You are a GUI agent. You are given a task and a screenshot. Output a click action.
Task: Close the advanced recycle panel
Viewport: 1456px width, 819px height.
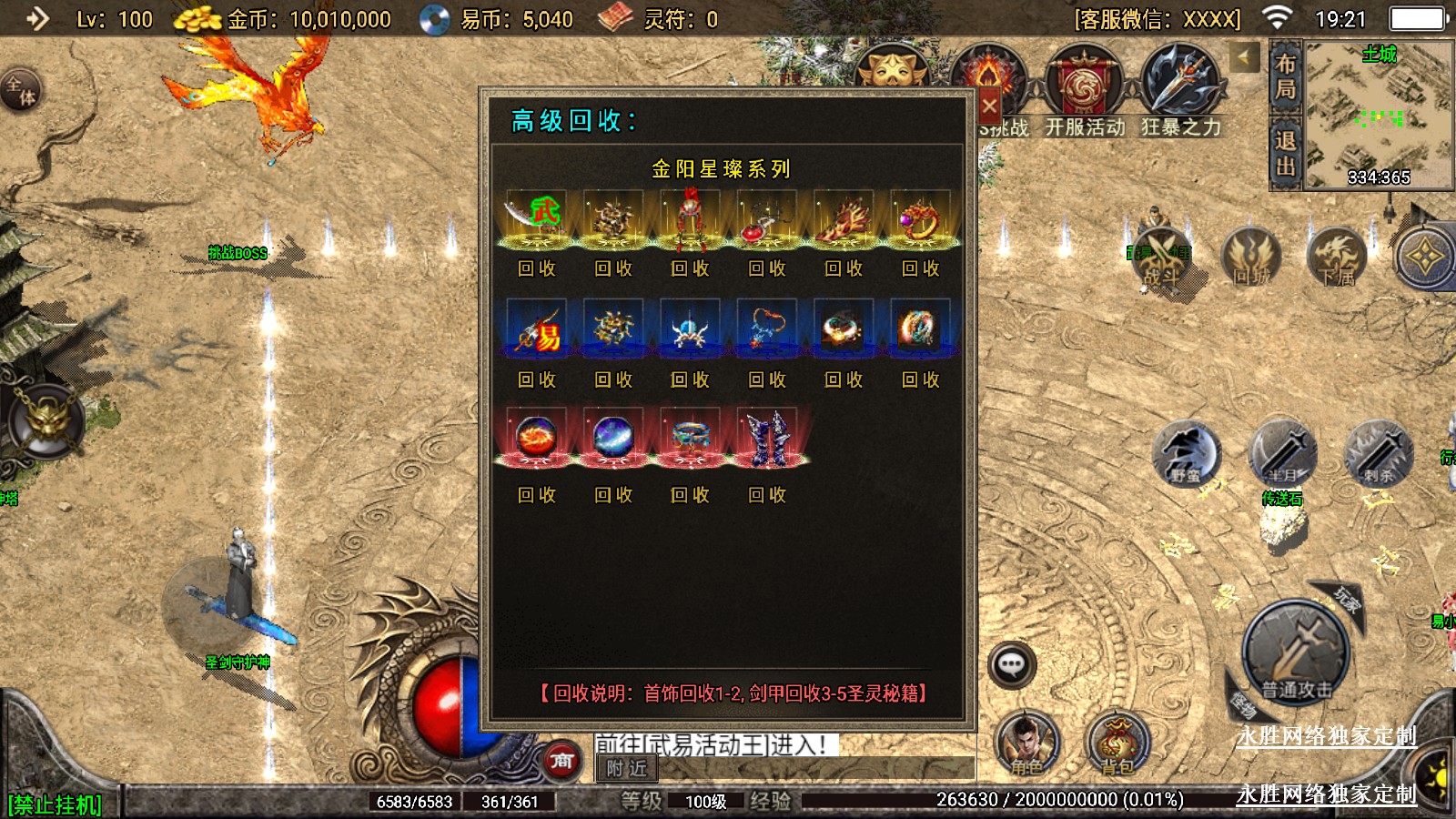click(989, 106)
